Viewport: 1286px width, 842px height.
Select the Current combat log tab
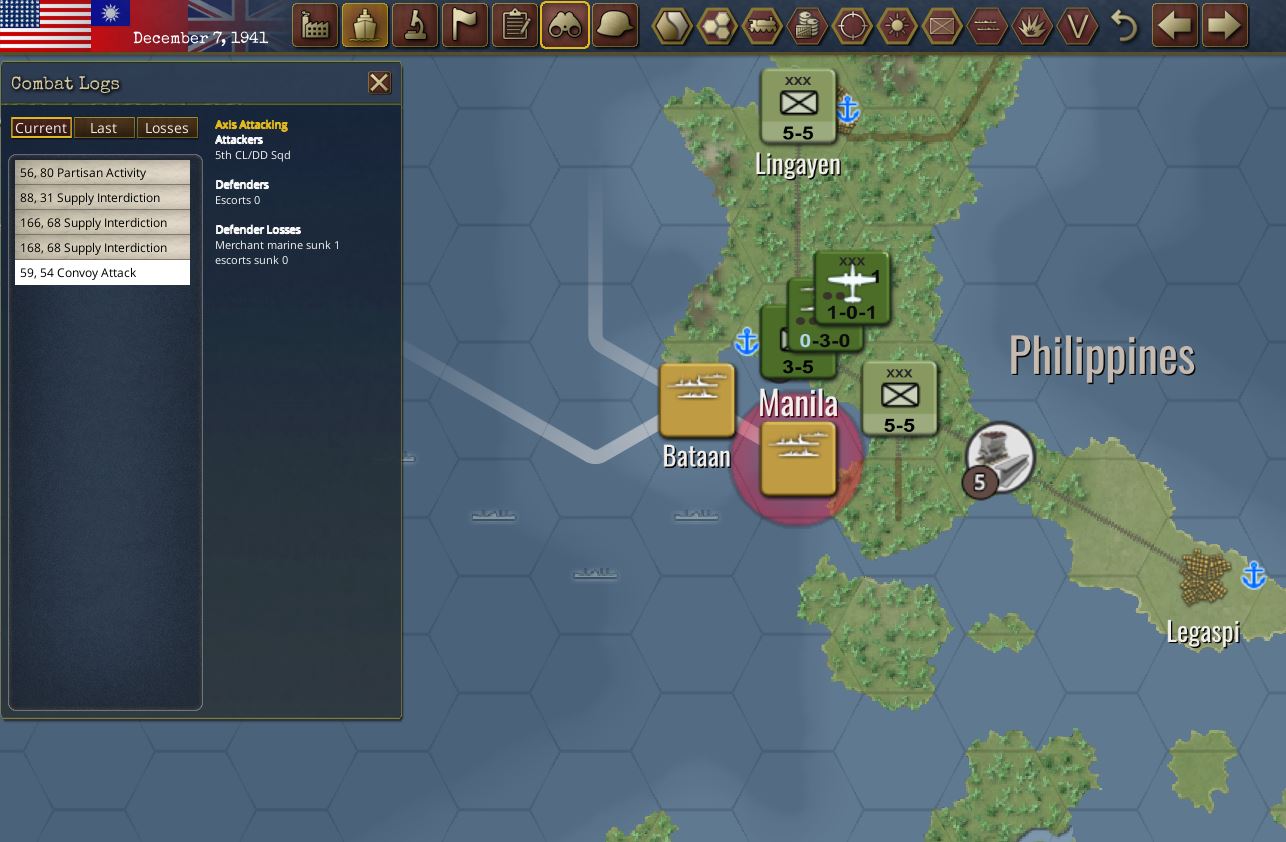pos(41,128)
